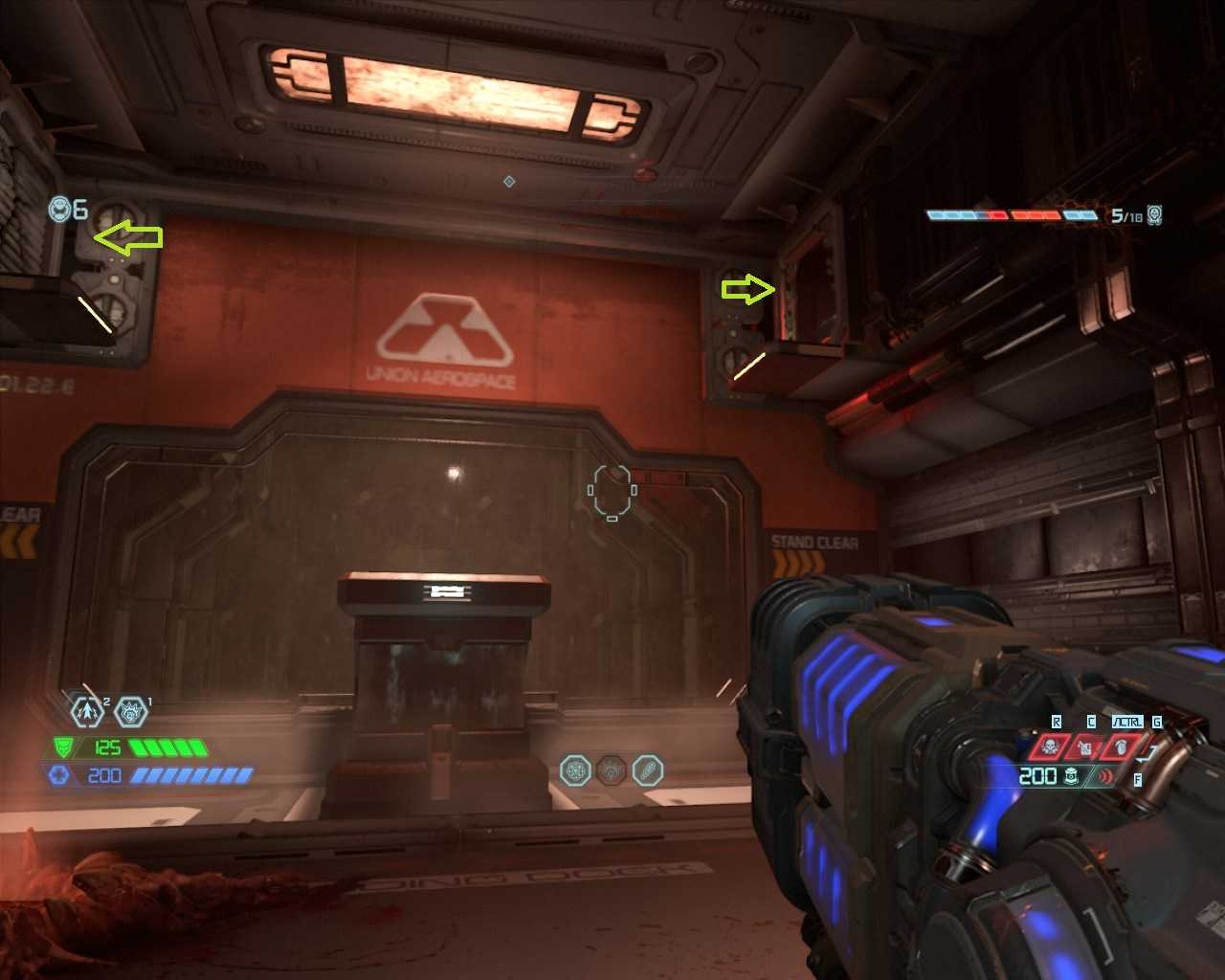This screenshot has height=980, width=1225.
Task: Click the red sound-wave indicator icon
Action: [1105, 776]
